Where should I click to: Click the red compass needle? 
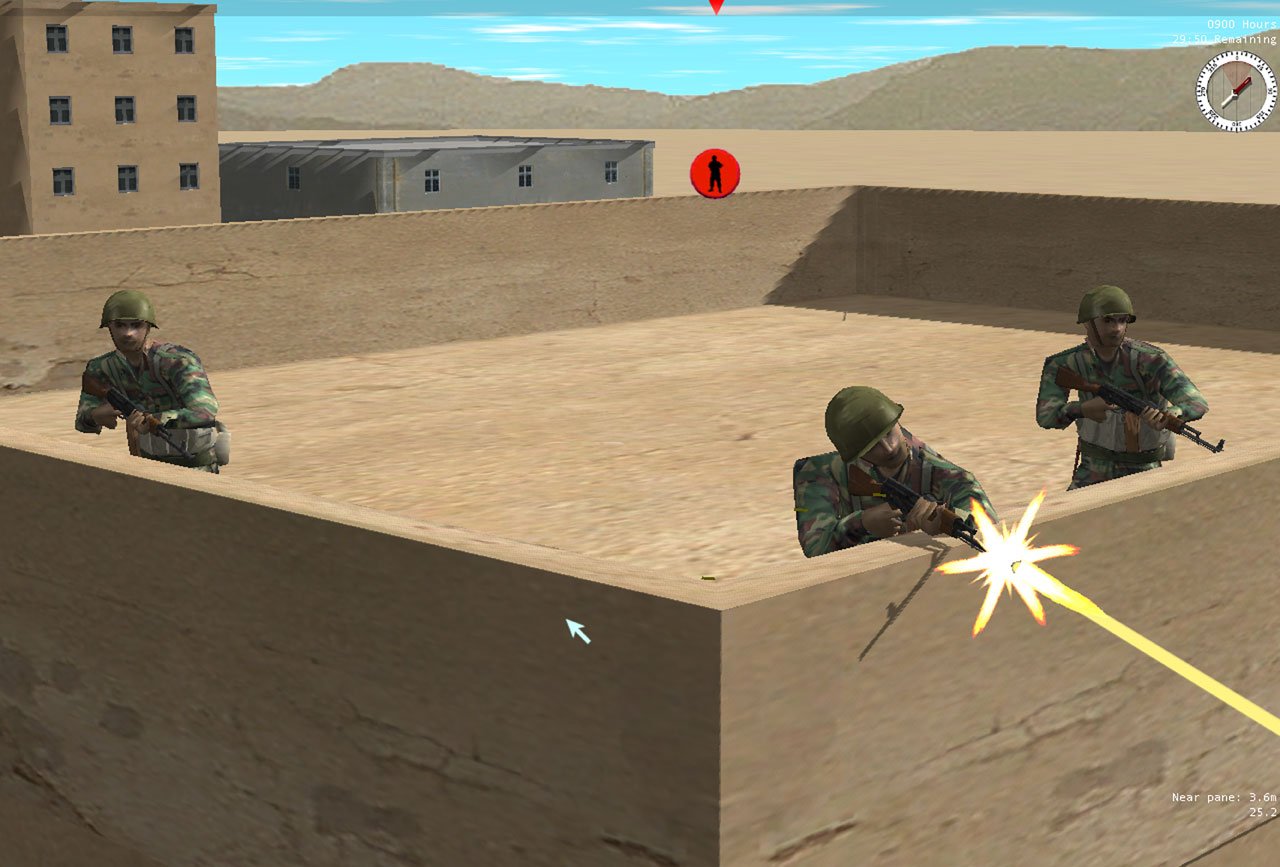(x=1242, y=83)
